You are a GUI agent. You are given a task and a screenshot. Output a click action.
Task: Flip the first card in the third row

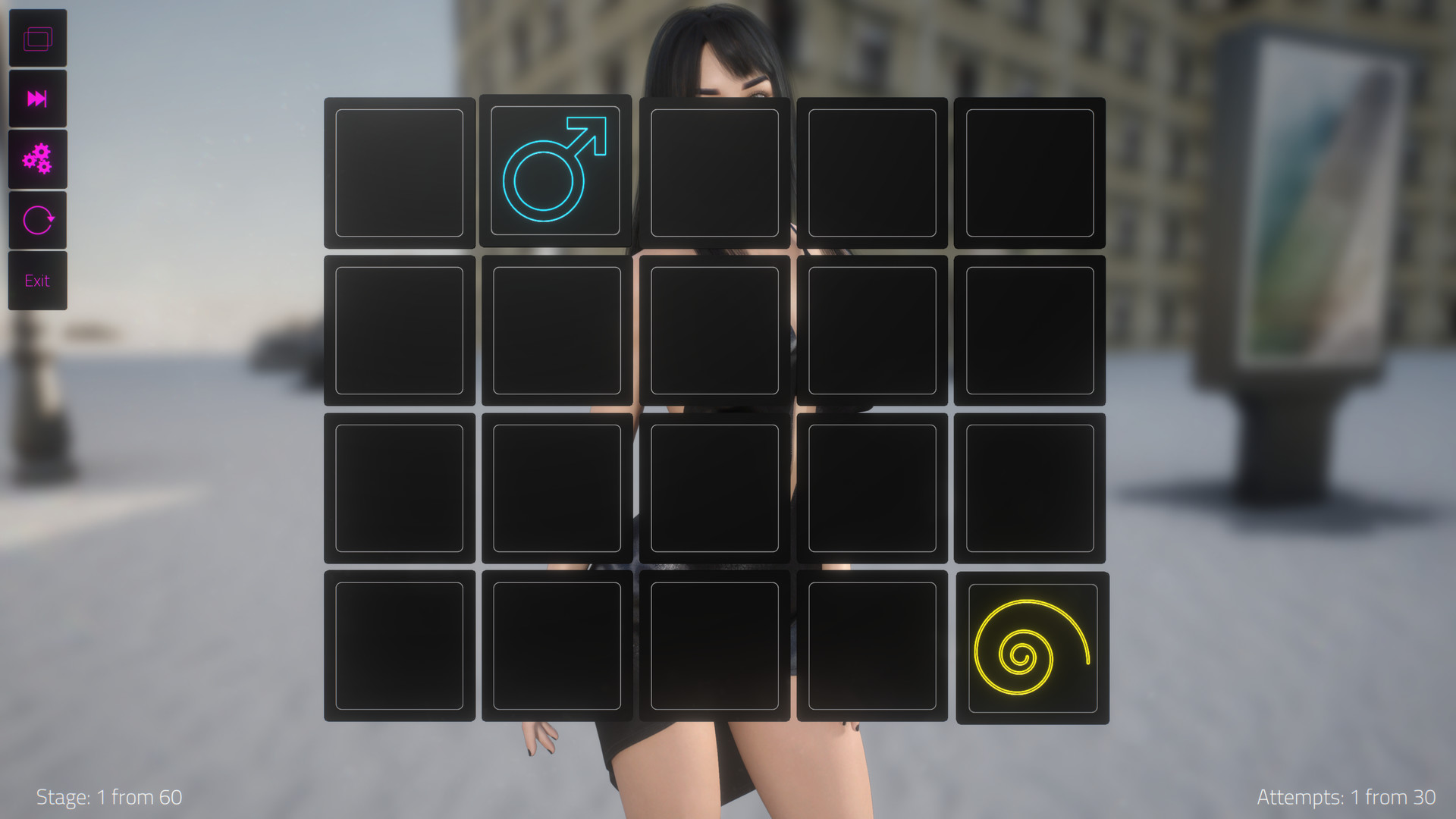[x=400, y=489]
